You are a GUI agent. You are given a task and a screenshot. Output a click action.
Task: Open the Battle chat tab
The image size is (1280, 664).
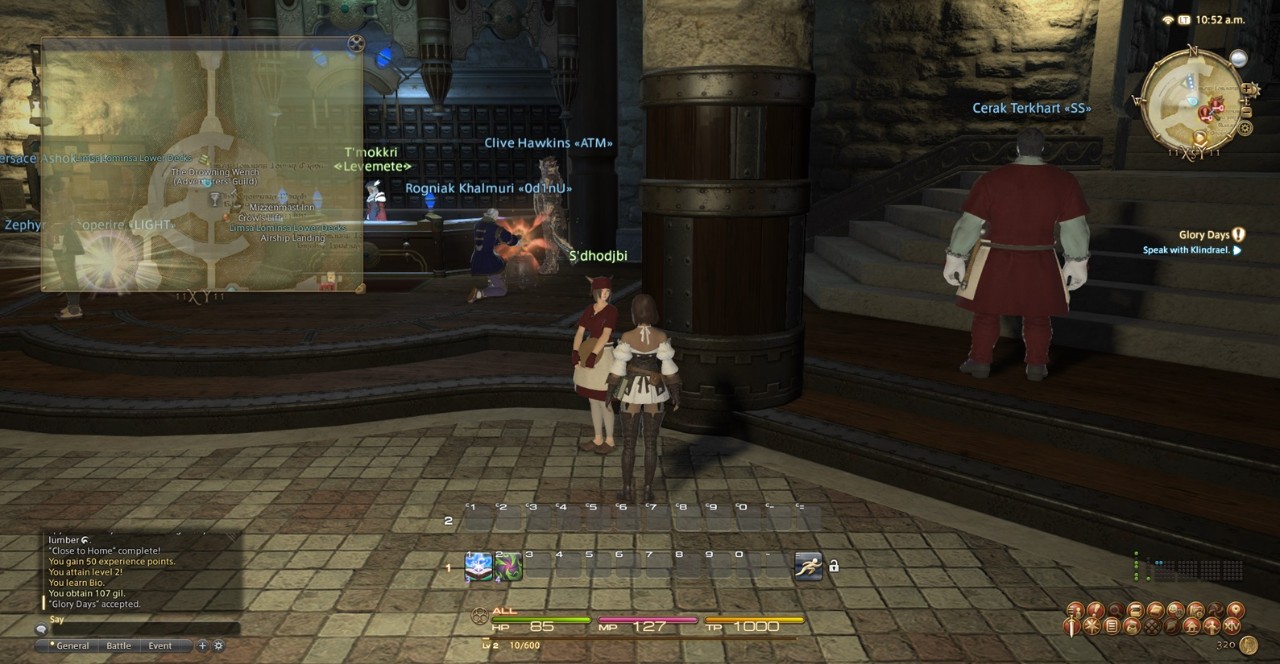(119, 646)
